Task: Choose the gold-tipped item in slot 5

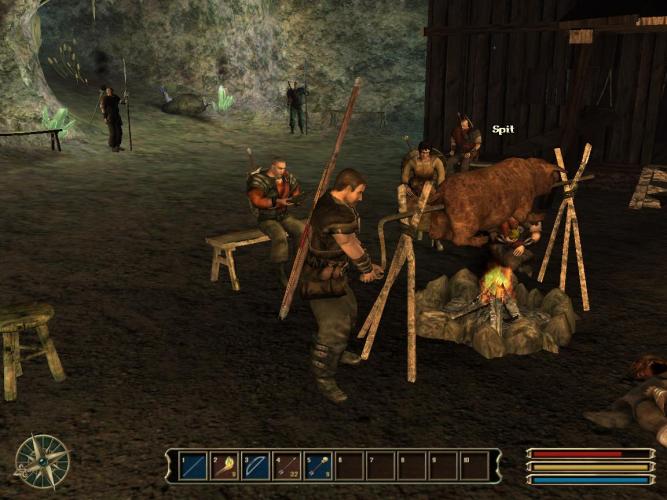Action: (x=318, y=465)
